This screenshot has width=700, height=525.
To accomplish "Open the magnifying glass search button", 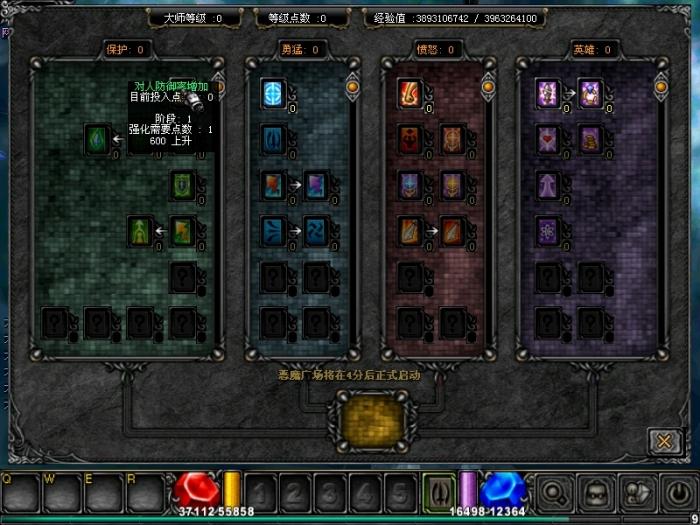I will click(555, 492).
